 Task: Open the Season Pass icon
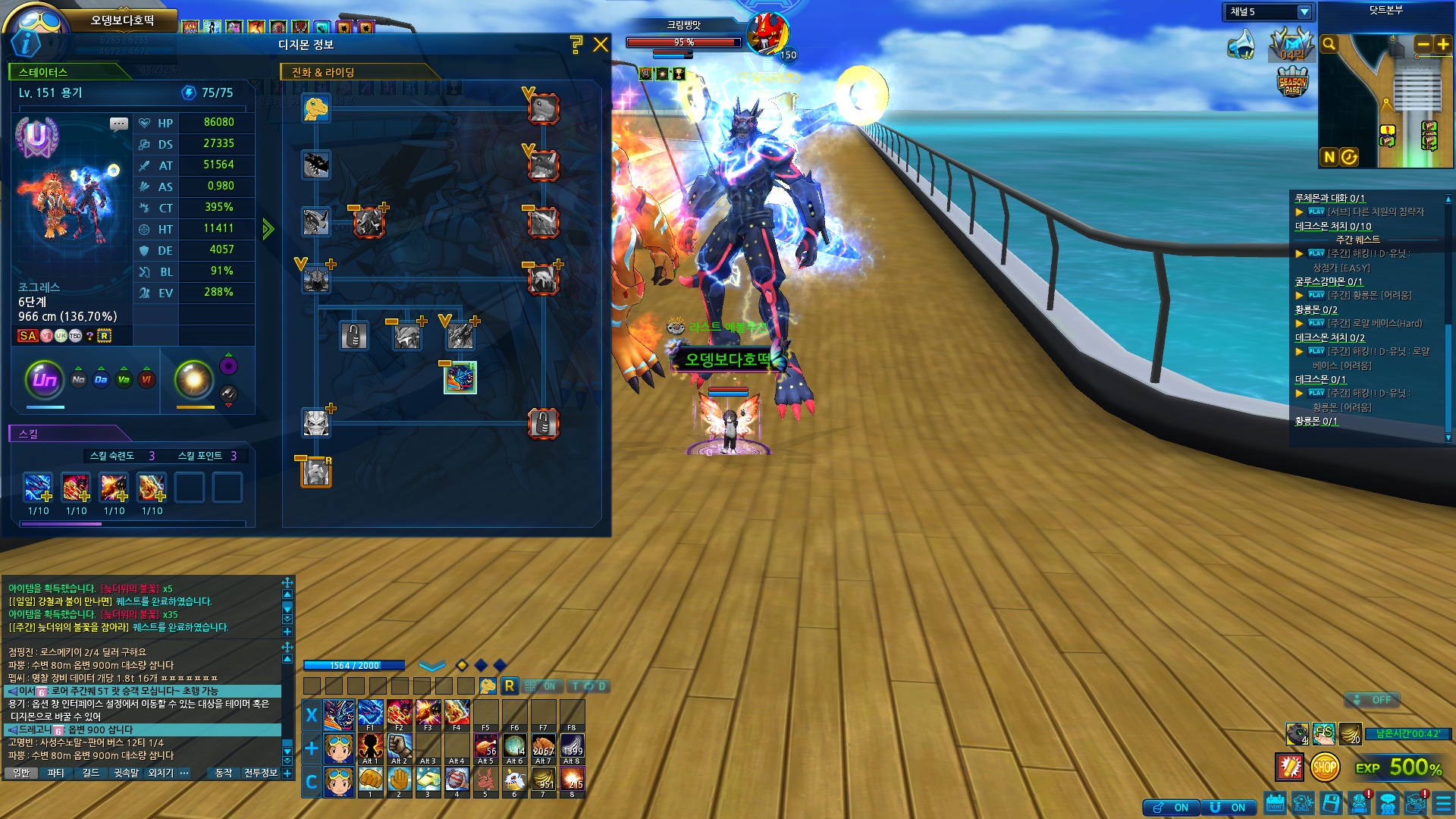pyautogui.click(x=1292, y=82)
